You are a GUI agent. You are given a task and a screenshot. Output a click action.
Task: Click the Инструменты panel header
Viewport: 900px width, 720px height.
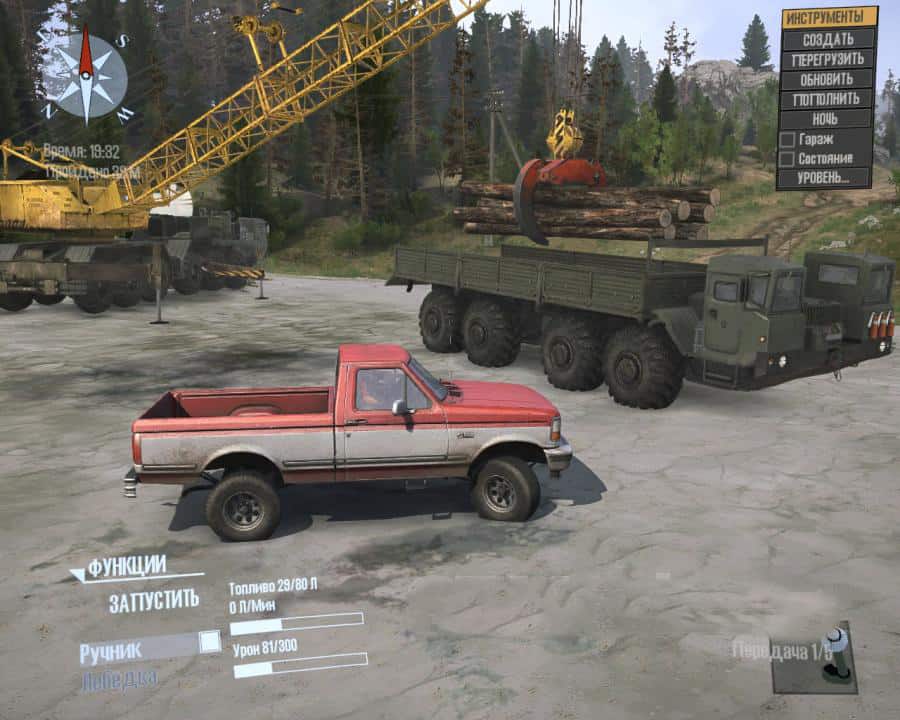[827, 17]
